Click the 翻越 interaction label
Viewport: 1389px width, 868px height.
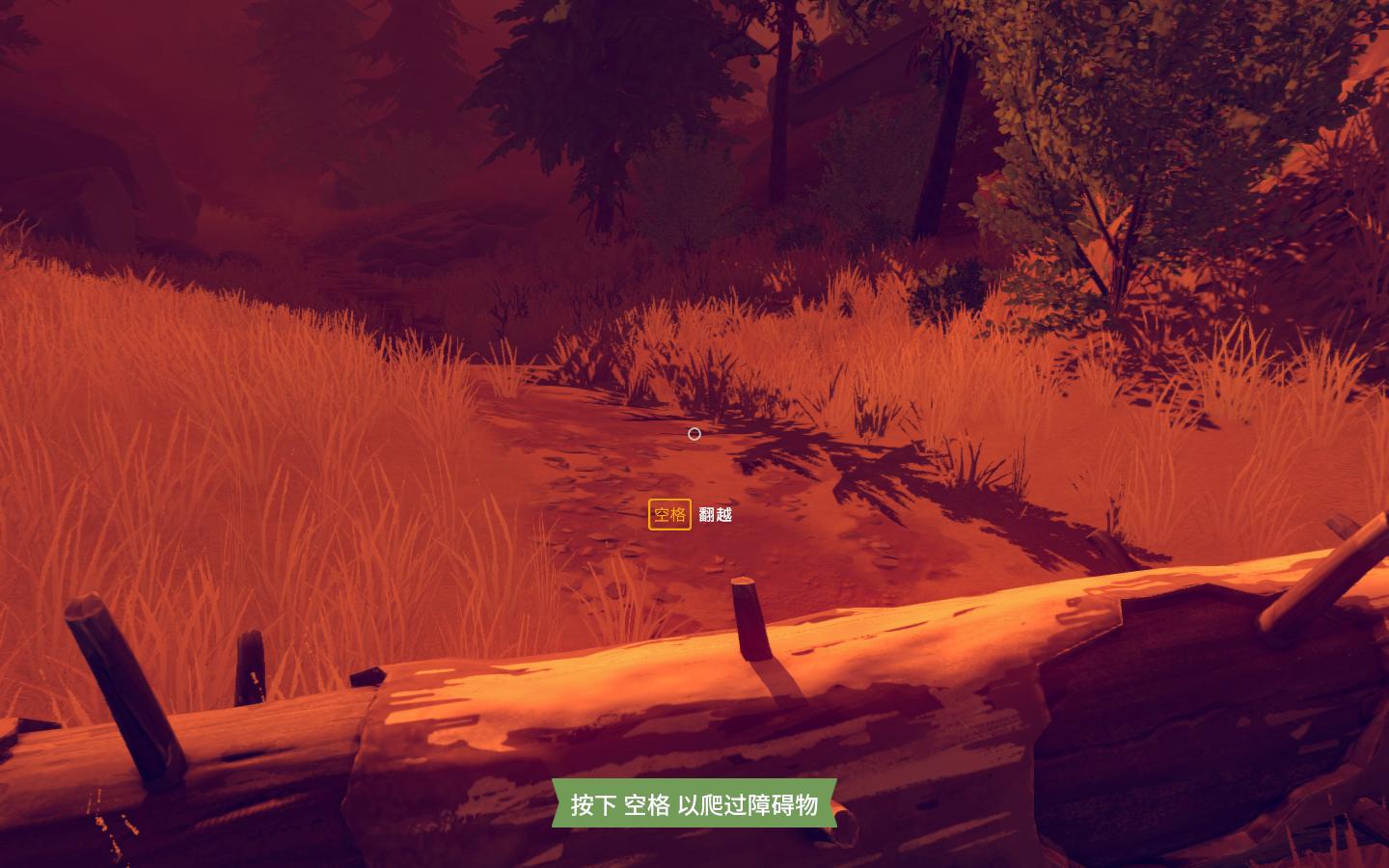(x=718, y=516)
